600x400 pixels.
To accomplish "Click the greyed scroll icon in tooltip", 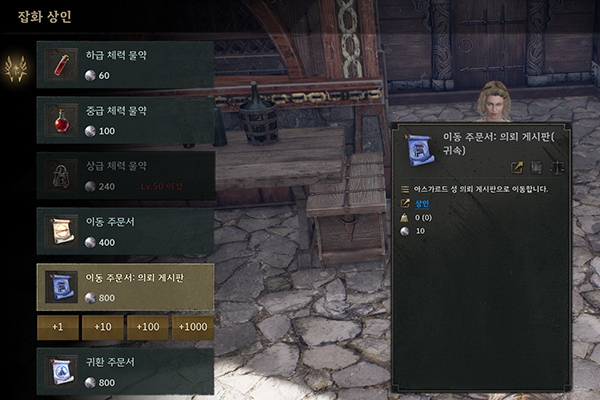I will coord(537,167).
